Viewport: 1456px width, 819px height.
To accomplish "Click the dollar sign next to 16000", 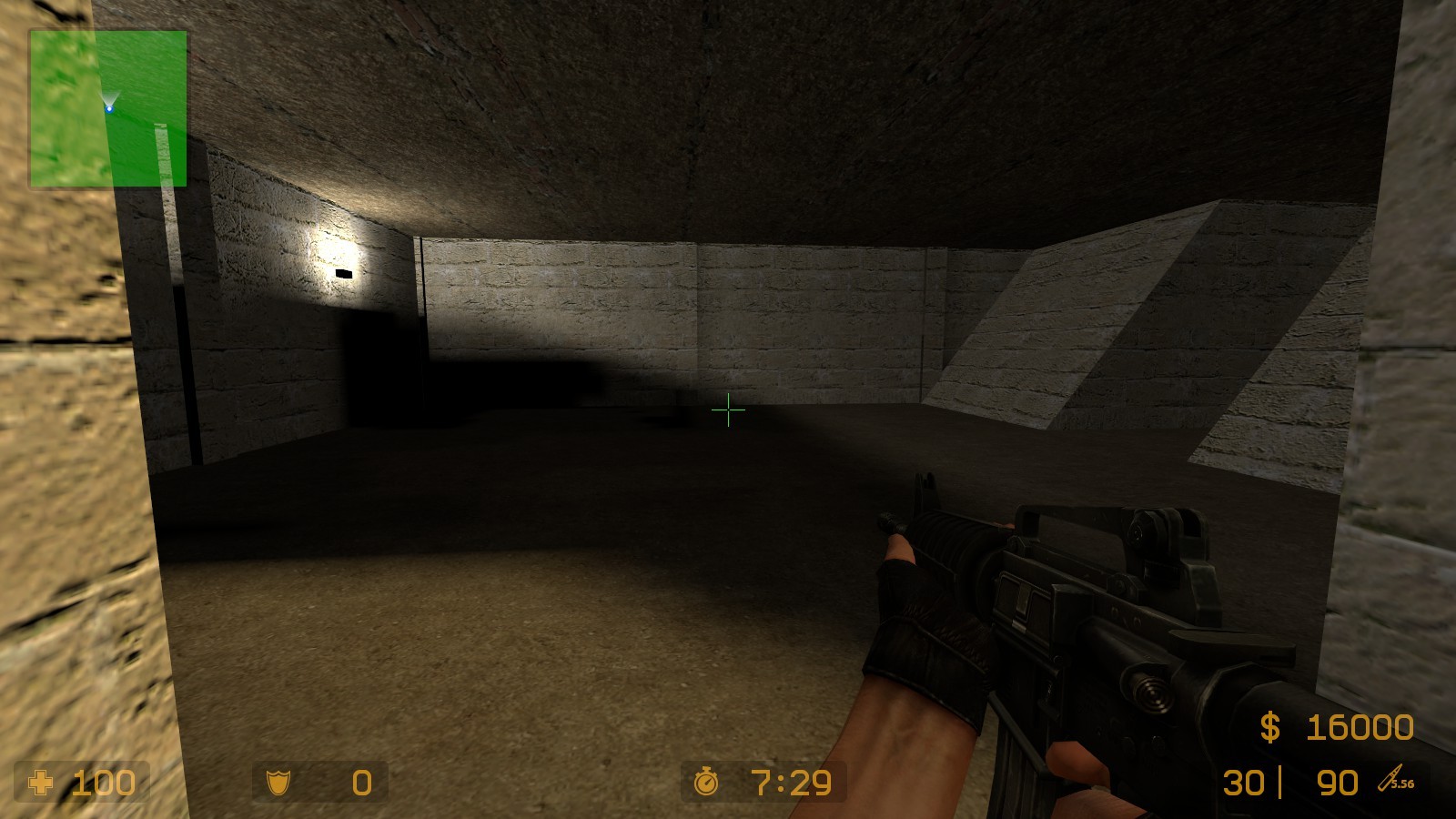I will tap(1271, 728).
